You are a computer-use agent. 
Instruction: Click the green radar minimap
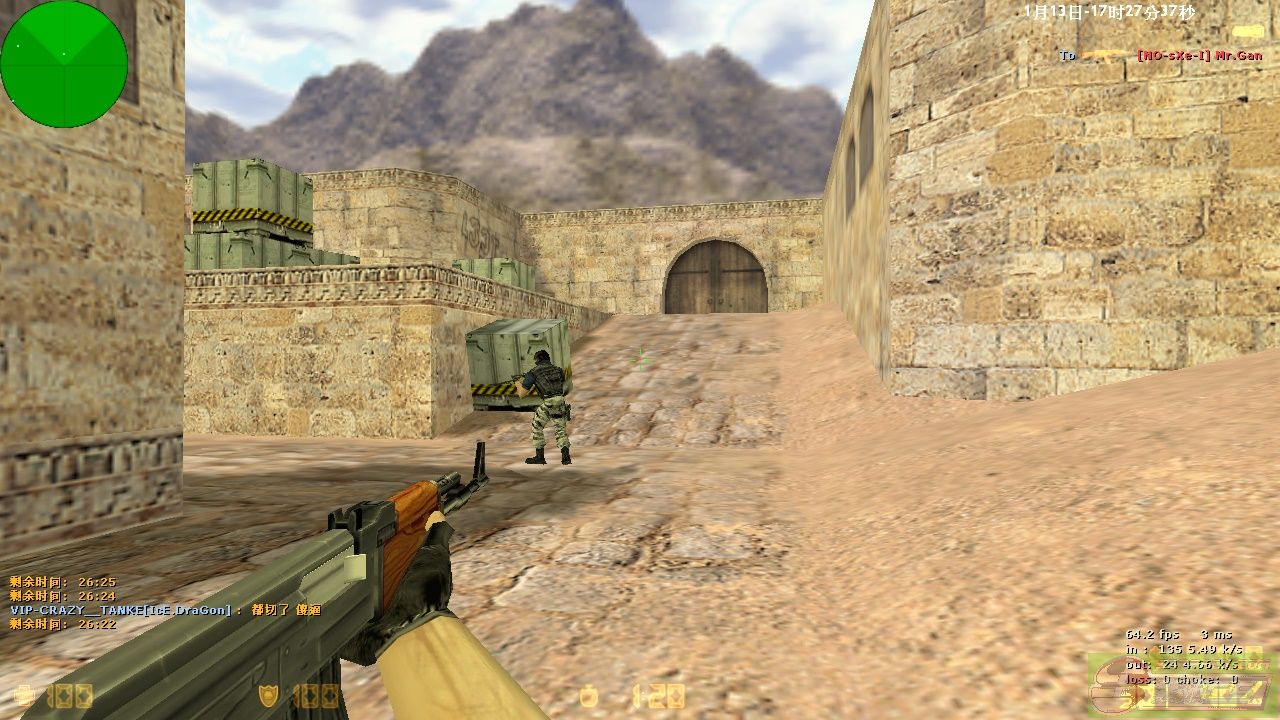[64, 64]
